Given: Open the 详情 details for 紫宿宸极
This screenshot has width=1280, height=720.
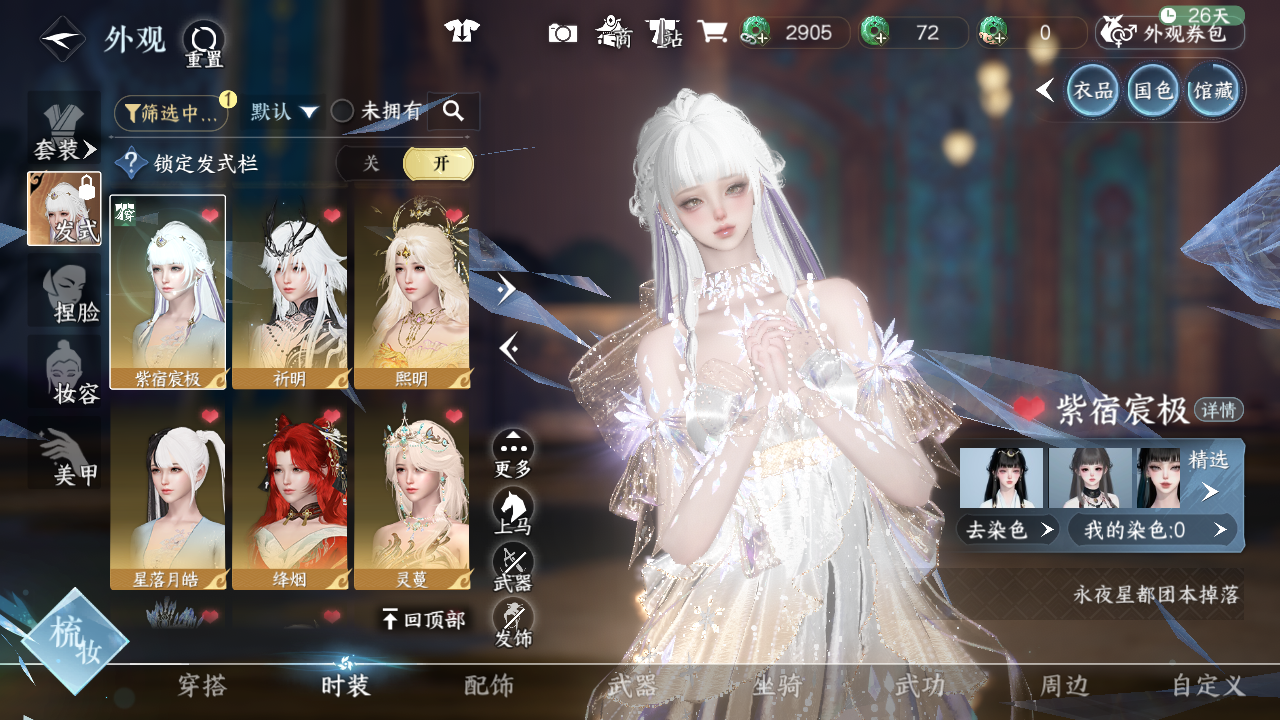Looking at the screenshot, I should 1219,410.
